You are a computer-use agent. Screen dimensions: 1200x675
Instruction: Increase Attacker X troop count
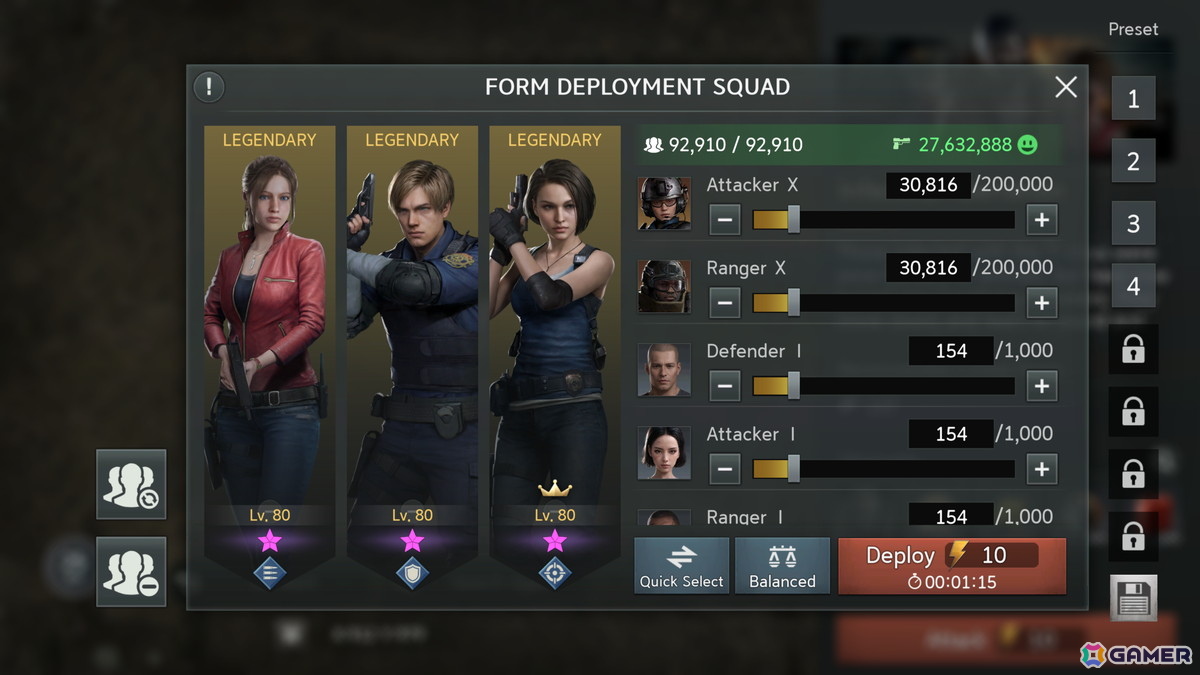1042,220
